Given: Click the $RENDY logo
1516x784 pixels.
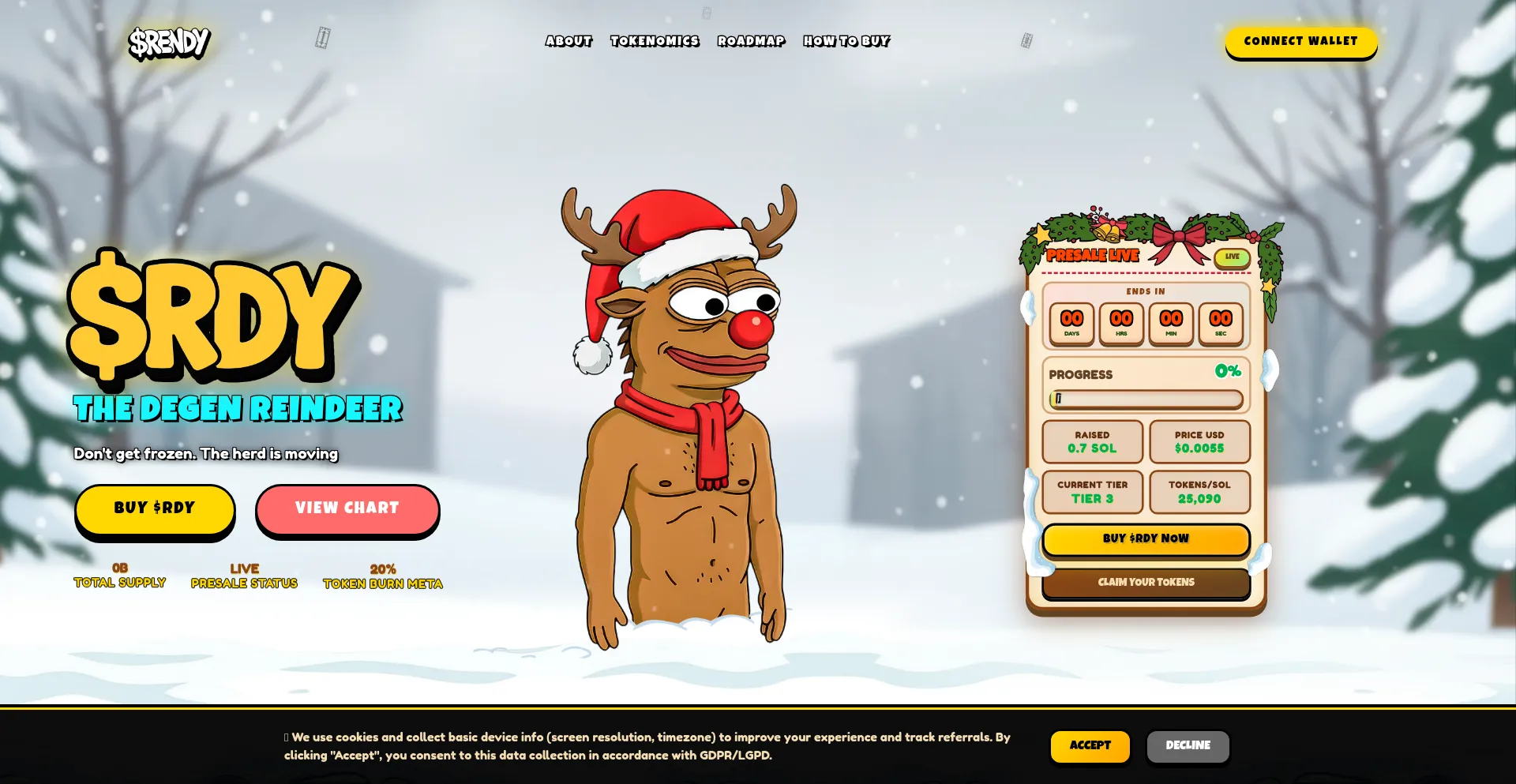Looking at the screenshot, I should [169, 43].
